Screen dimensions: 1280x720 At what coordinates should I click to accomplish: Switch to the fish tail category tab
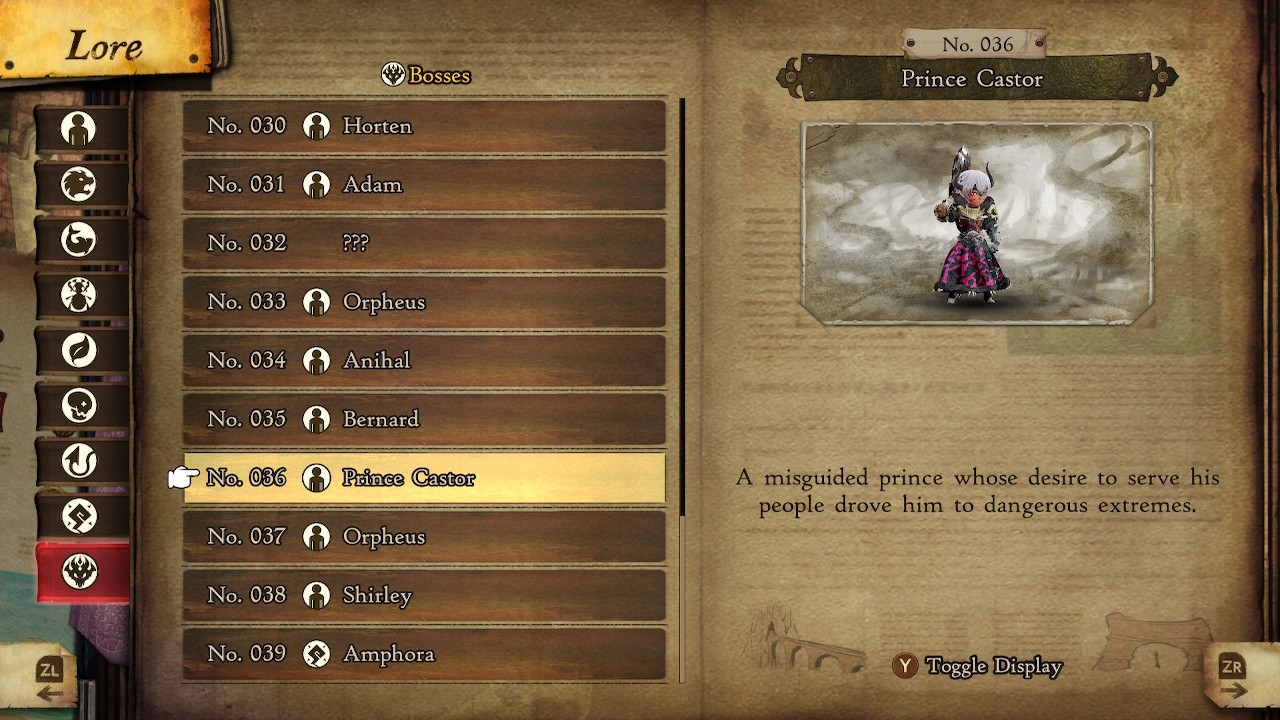80,240
